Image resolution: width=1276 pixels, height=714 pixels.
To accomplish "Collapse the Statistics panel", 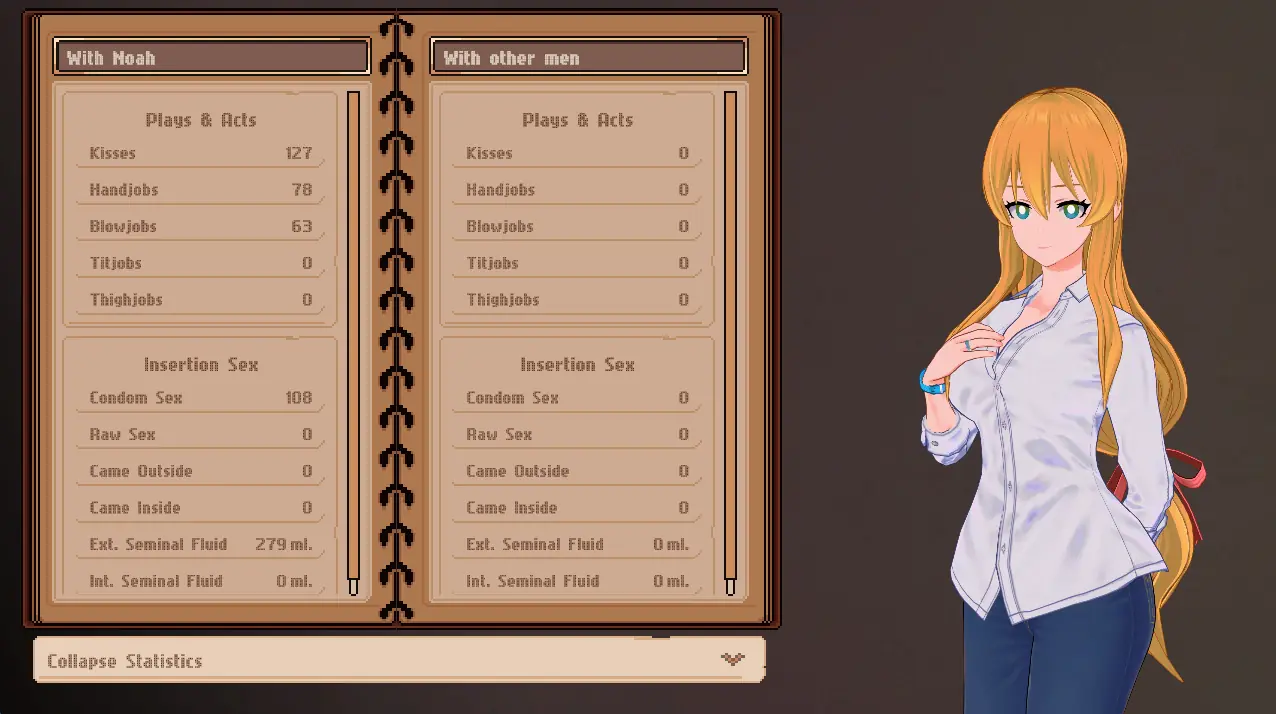I will click(x=398, y=660).
